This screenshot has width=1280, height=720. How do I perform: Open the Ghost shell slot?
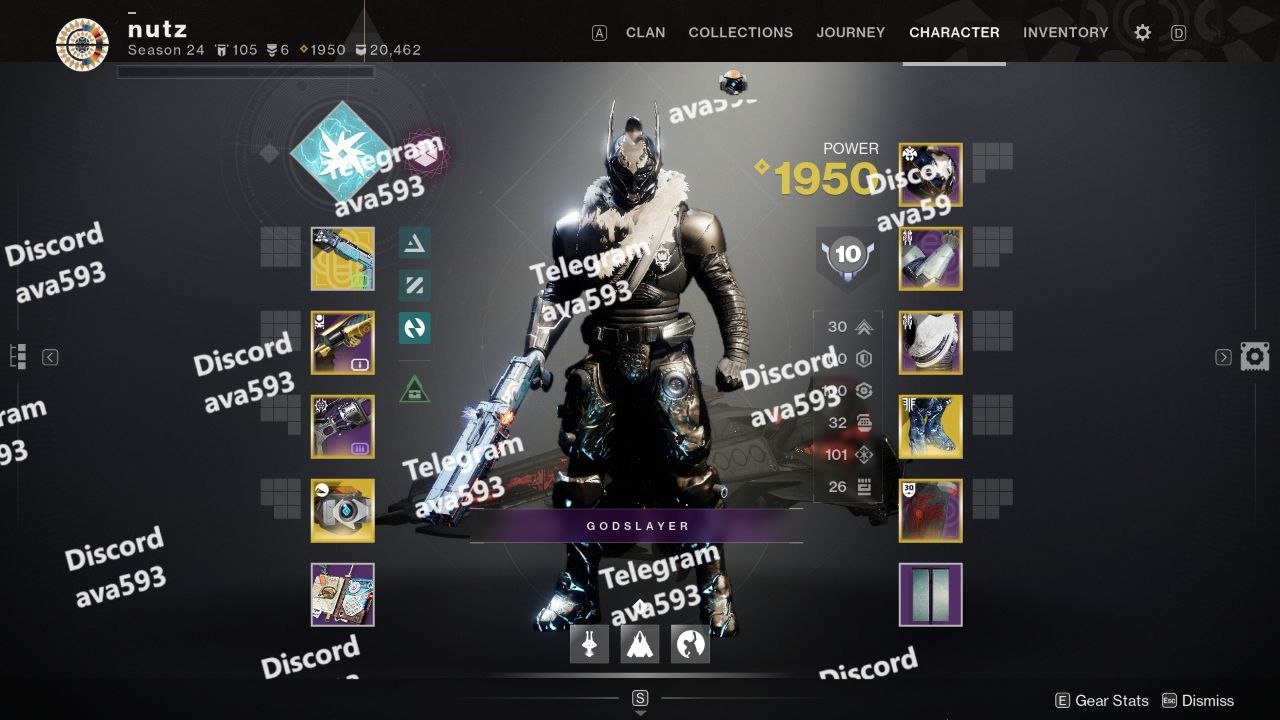(343, 511)
